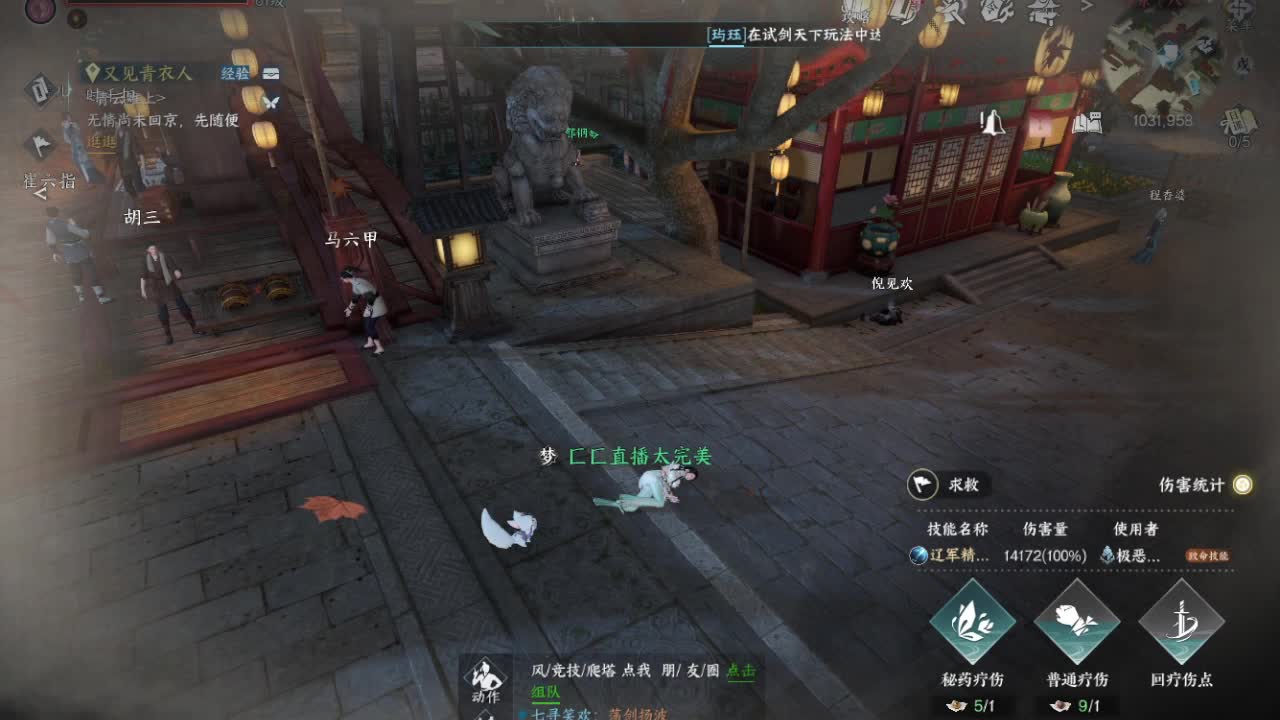
Task: Switch to the 伤害统计 damage statistics tab
Action: pos(1190,485)
